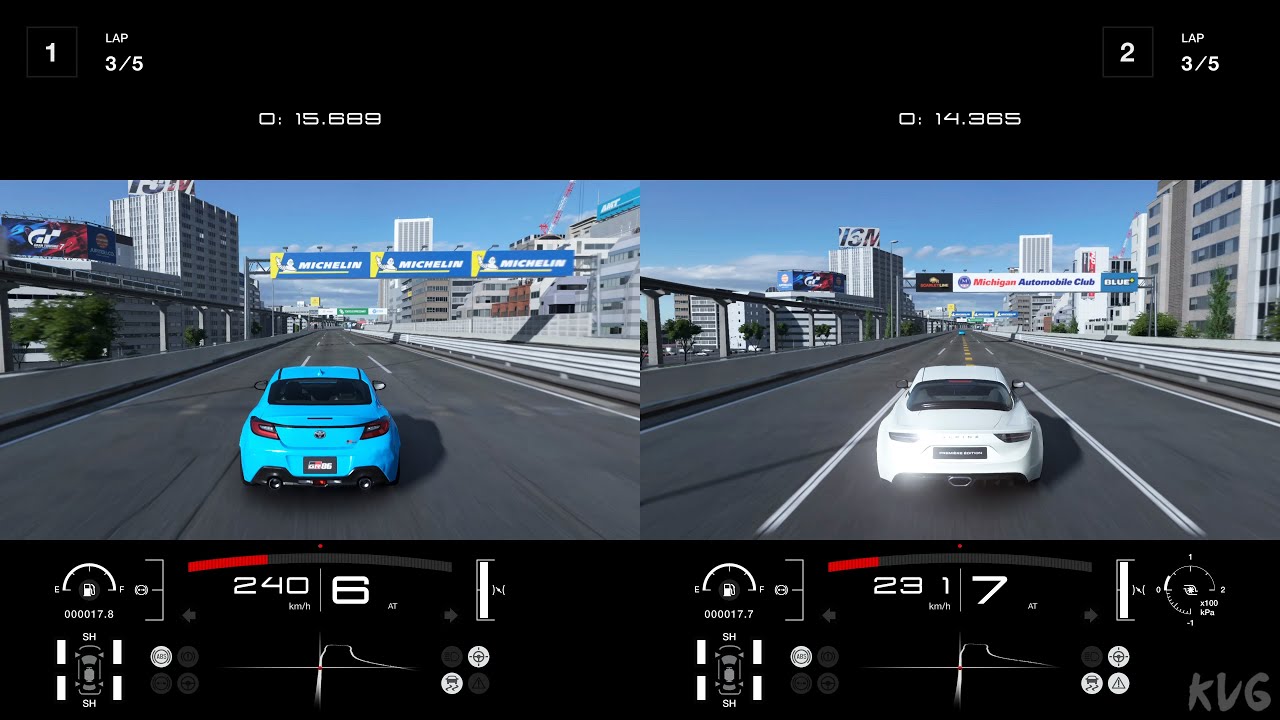Click player 2's right turn arrow indicator
The image size is (1280, 720).
(x=1090, y=615)
